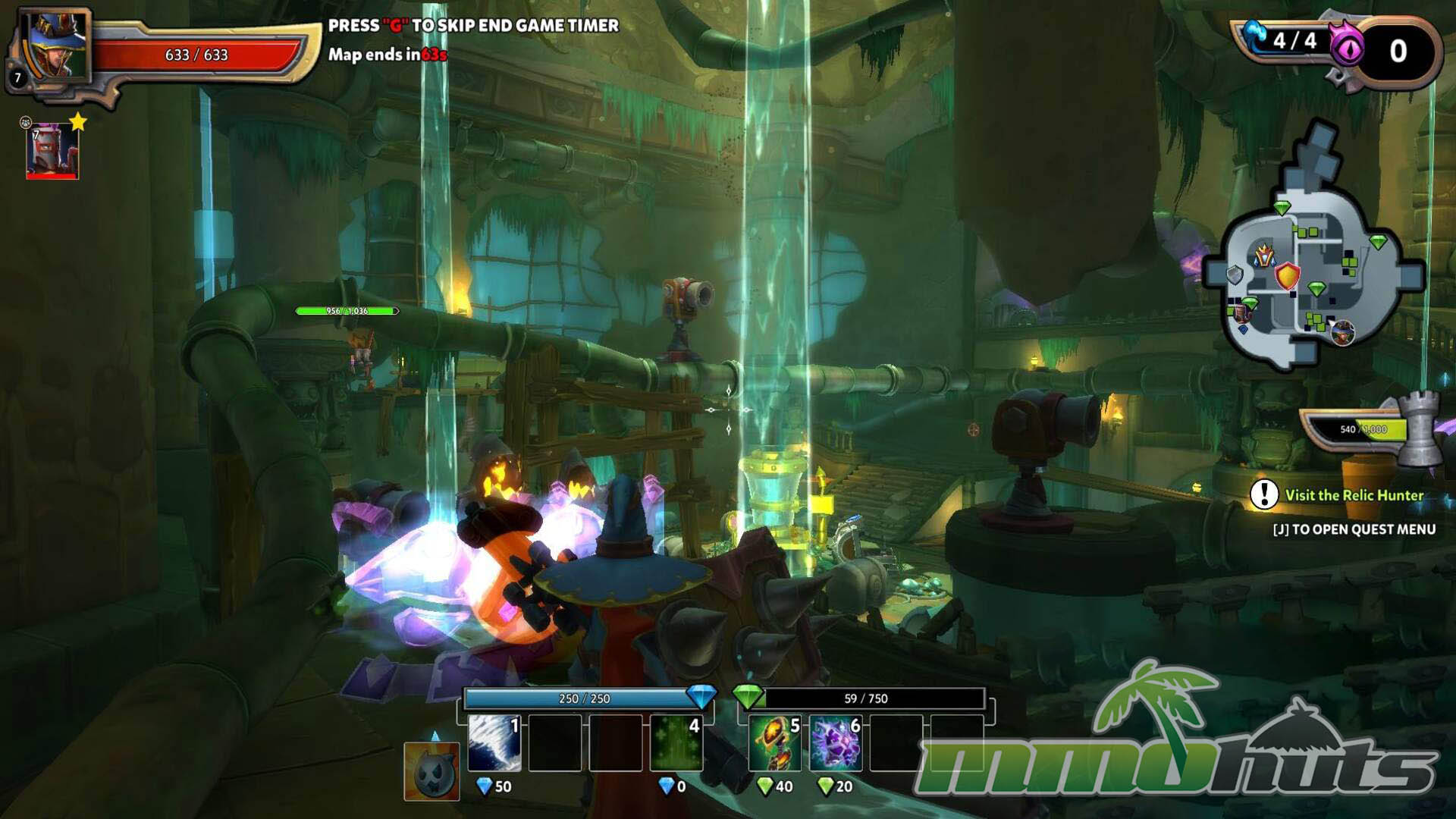Select the grey shield marker on minimap
This screenshot has height=819, width=1456.
pos(1235,275)
